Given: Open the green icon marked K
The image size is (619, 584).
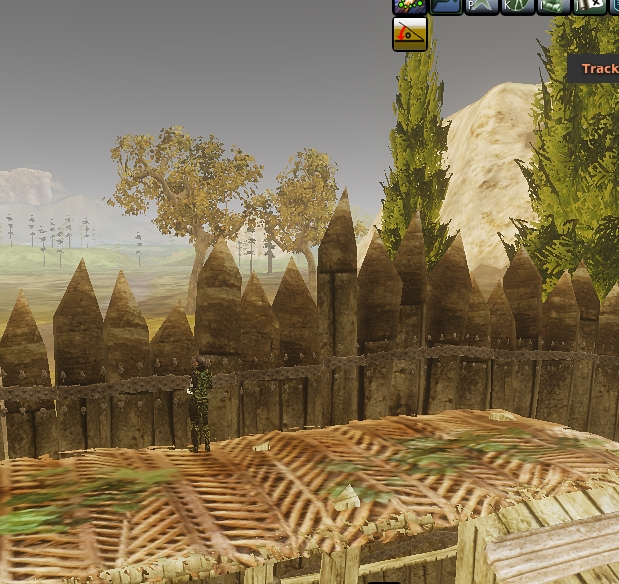Looking at the screenshot, I should point(517,6).
